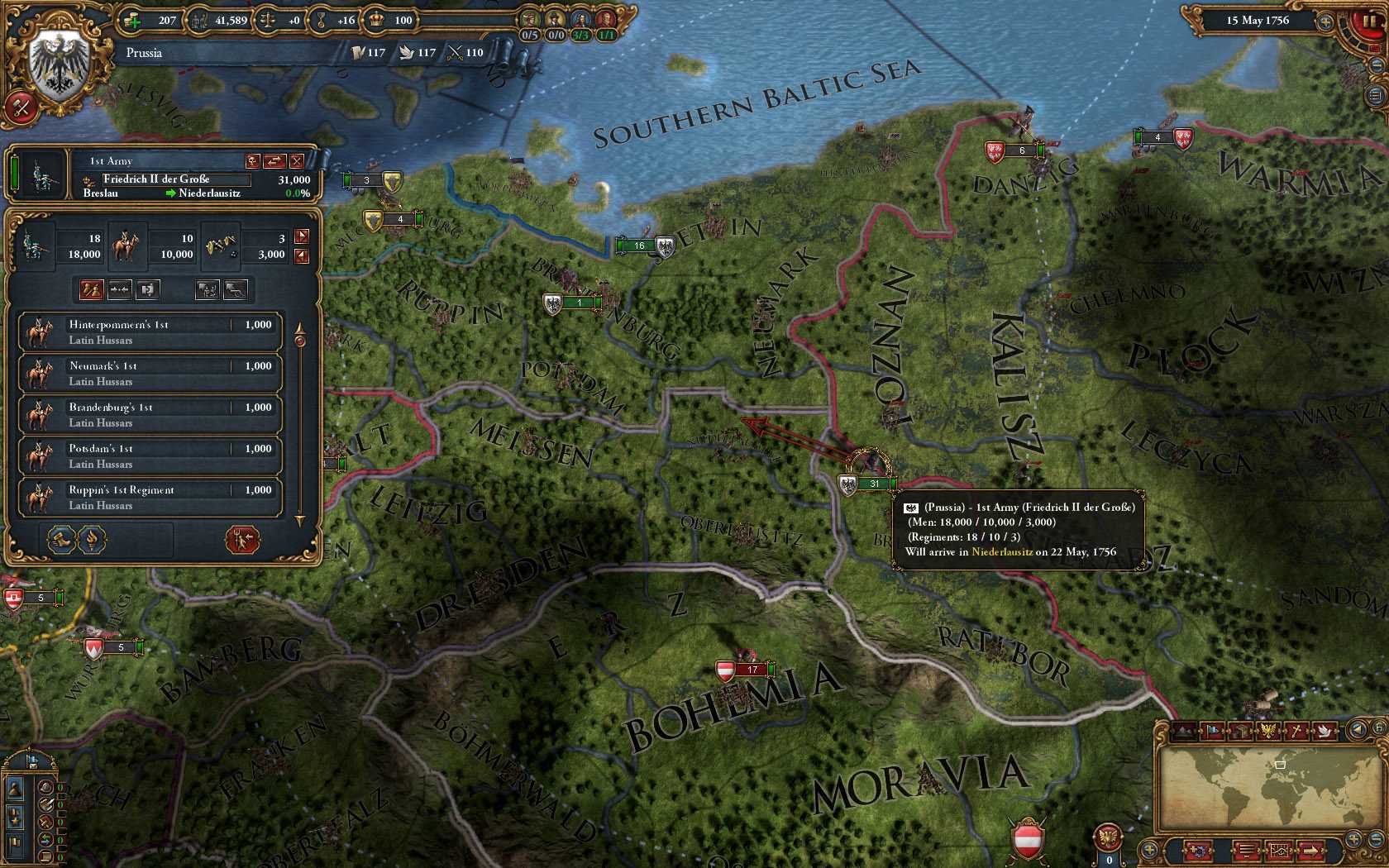Viewport: 1389px width, 868px height.
Task: Switch to political mapmode on the minimap
Action: pyautogui.click(x=1212, y=732)
